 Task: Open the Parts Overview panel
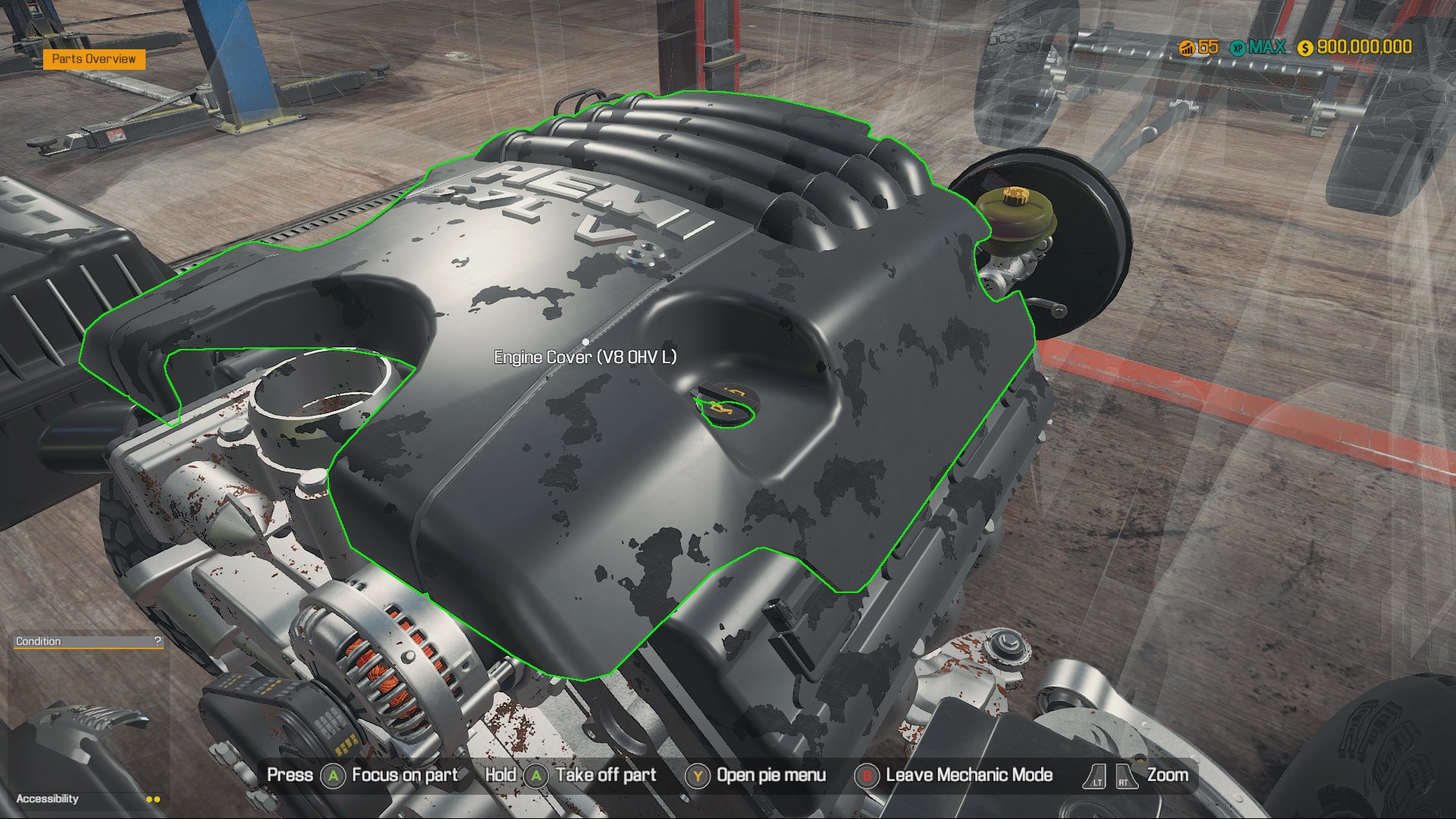coord(94,59)
